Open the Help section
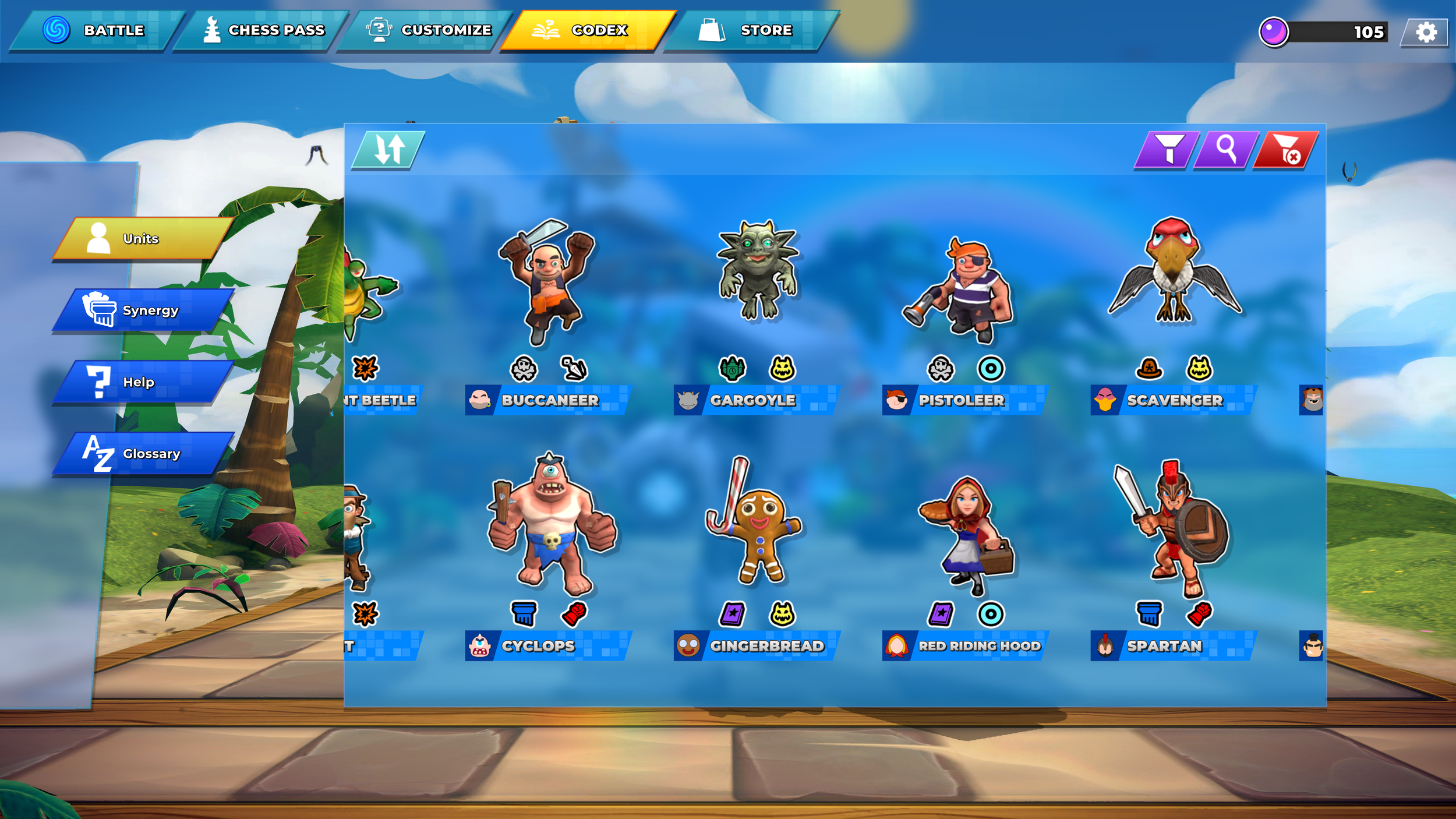Screen dimensions: 1456x819 point(143,382)
